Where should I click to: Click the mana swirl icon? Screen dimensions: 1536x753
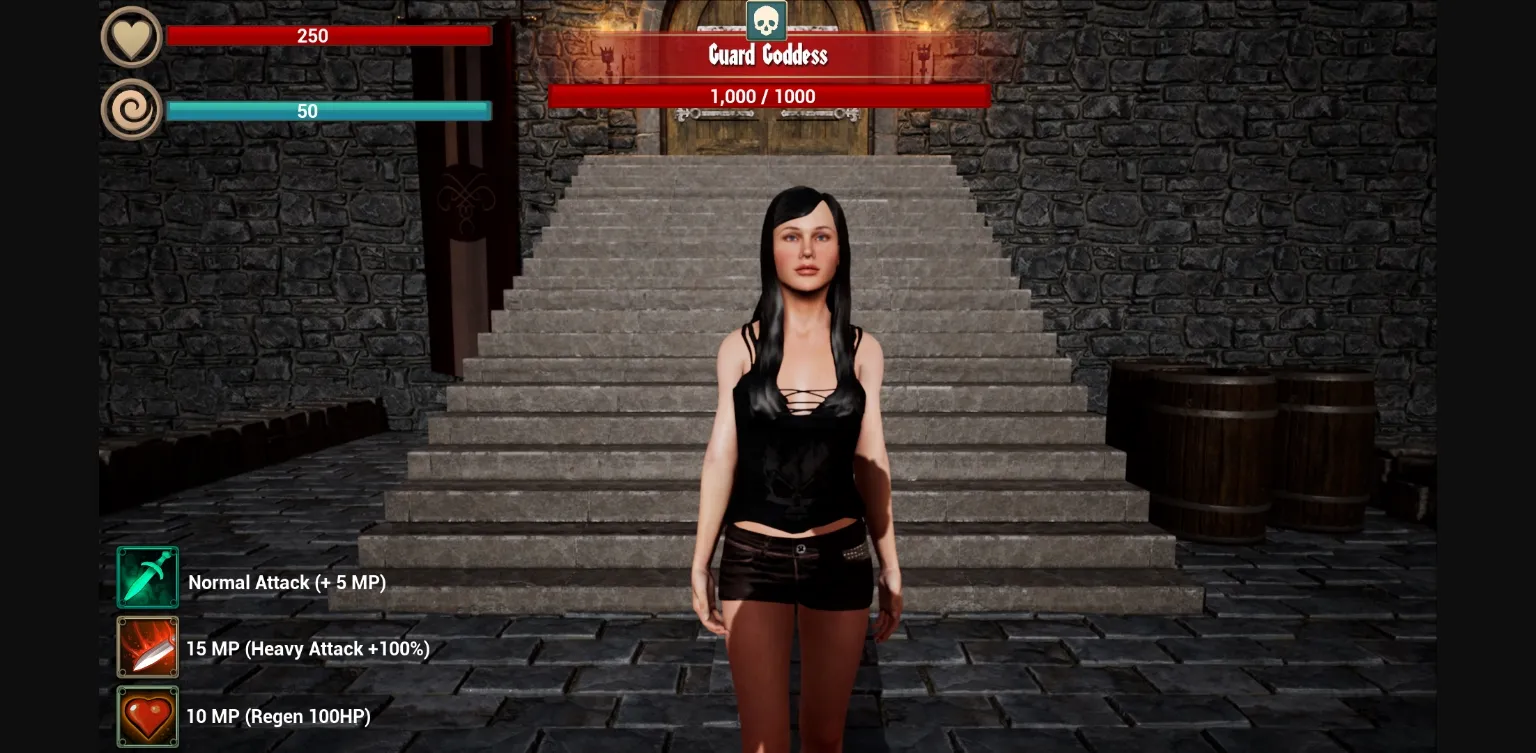(x=132, y=109)
